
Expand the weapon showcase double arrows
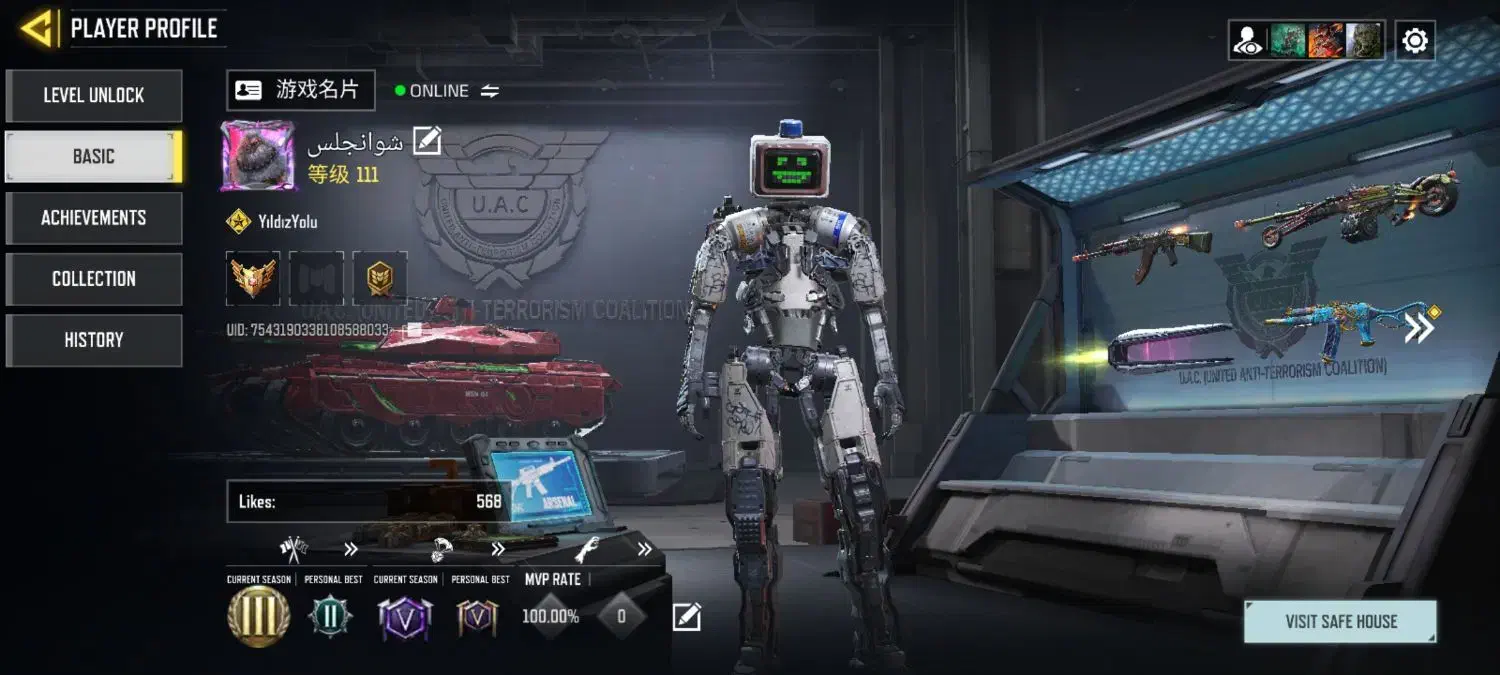point(1419,328)
